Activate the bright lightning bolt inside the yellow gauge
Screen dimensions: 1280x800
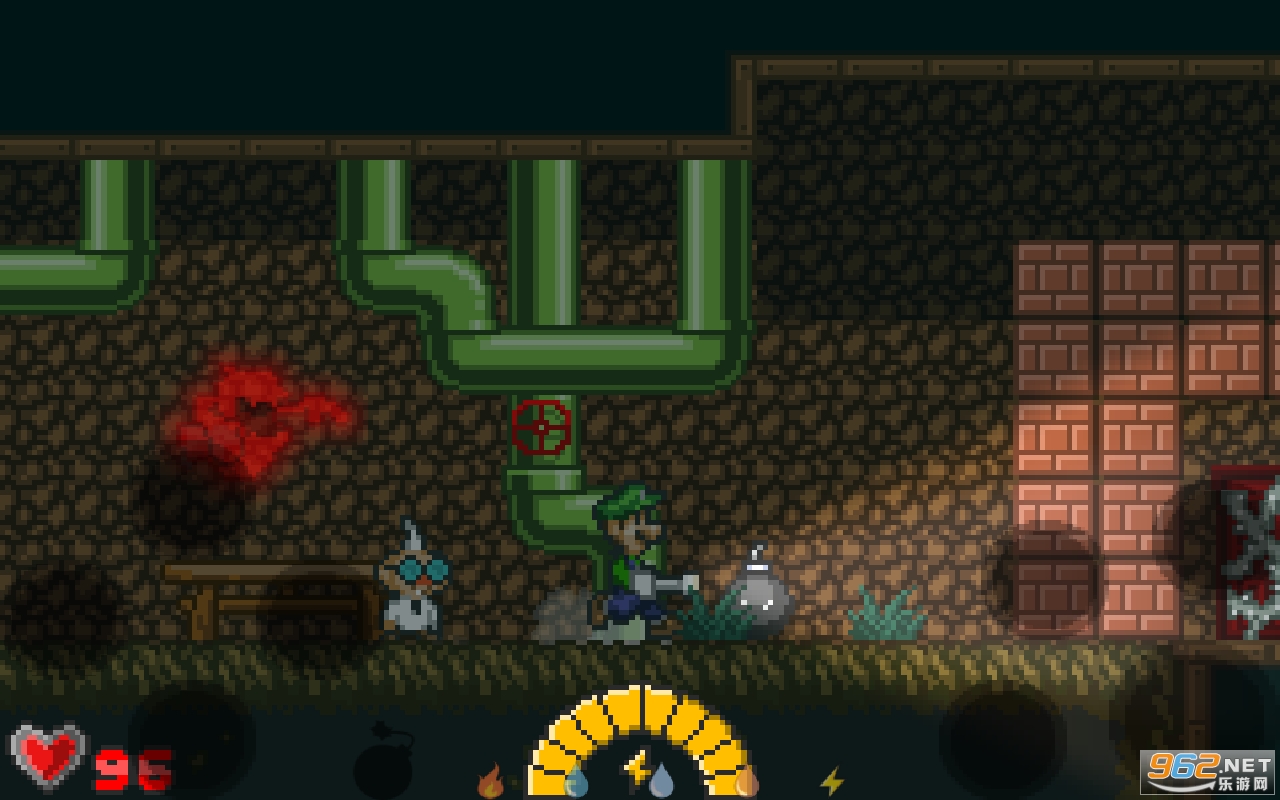(636, 768)
